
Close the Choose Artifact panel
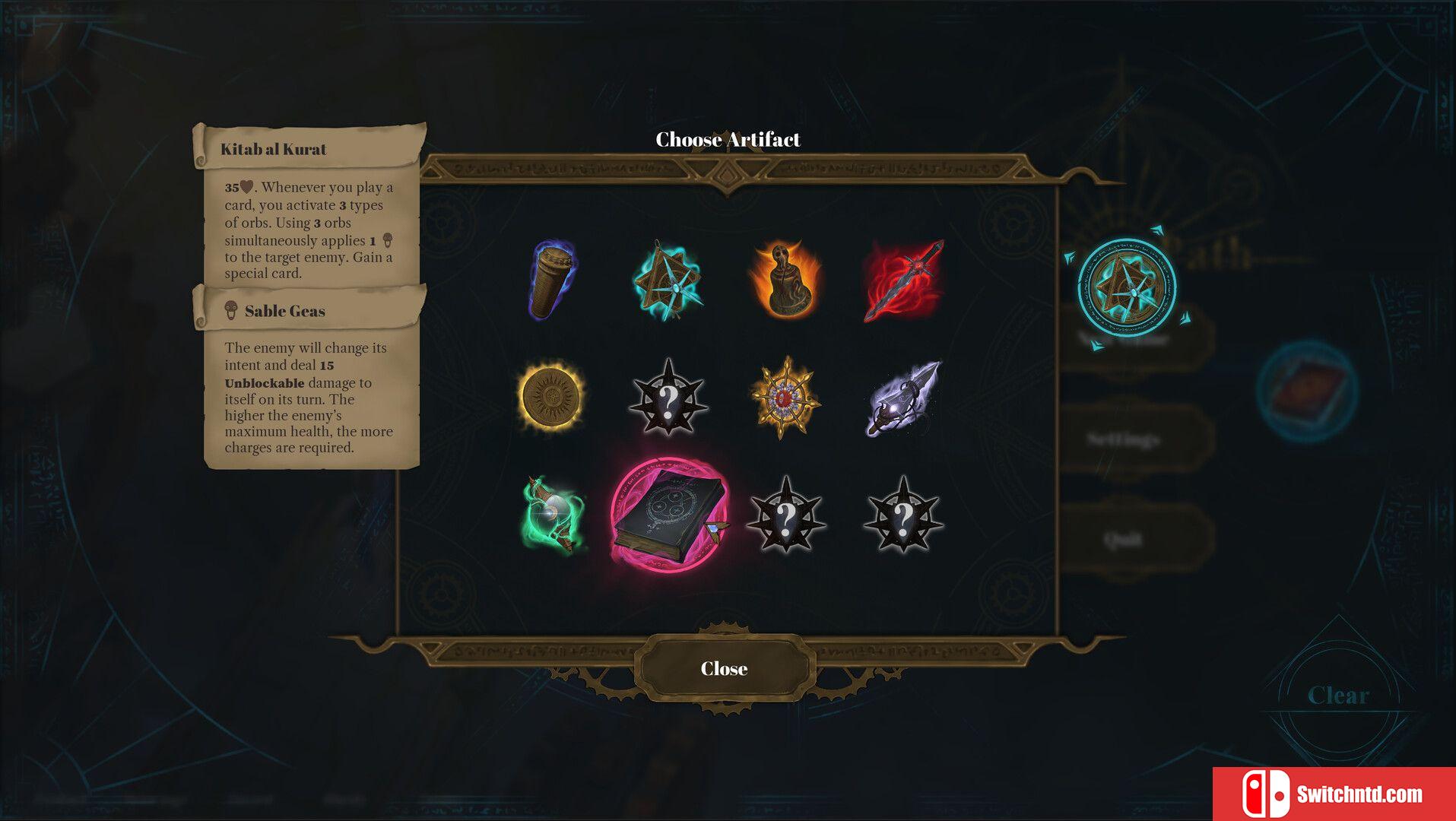pyautogui.click(x=723, y=669)
